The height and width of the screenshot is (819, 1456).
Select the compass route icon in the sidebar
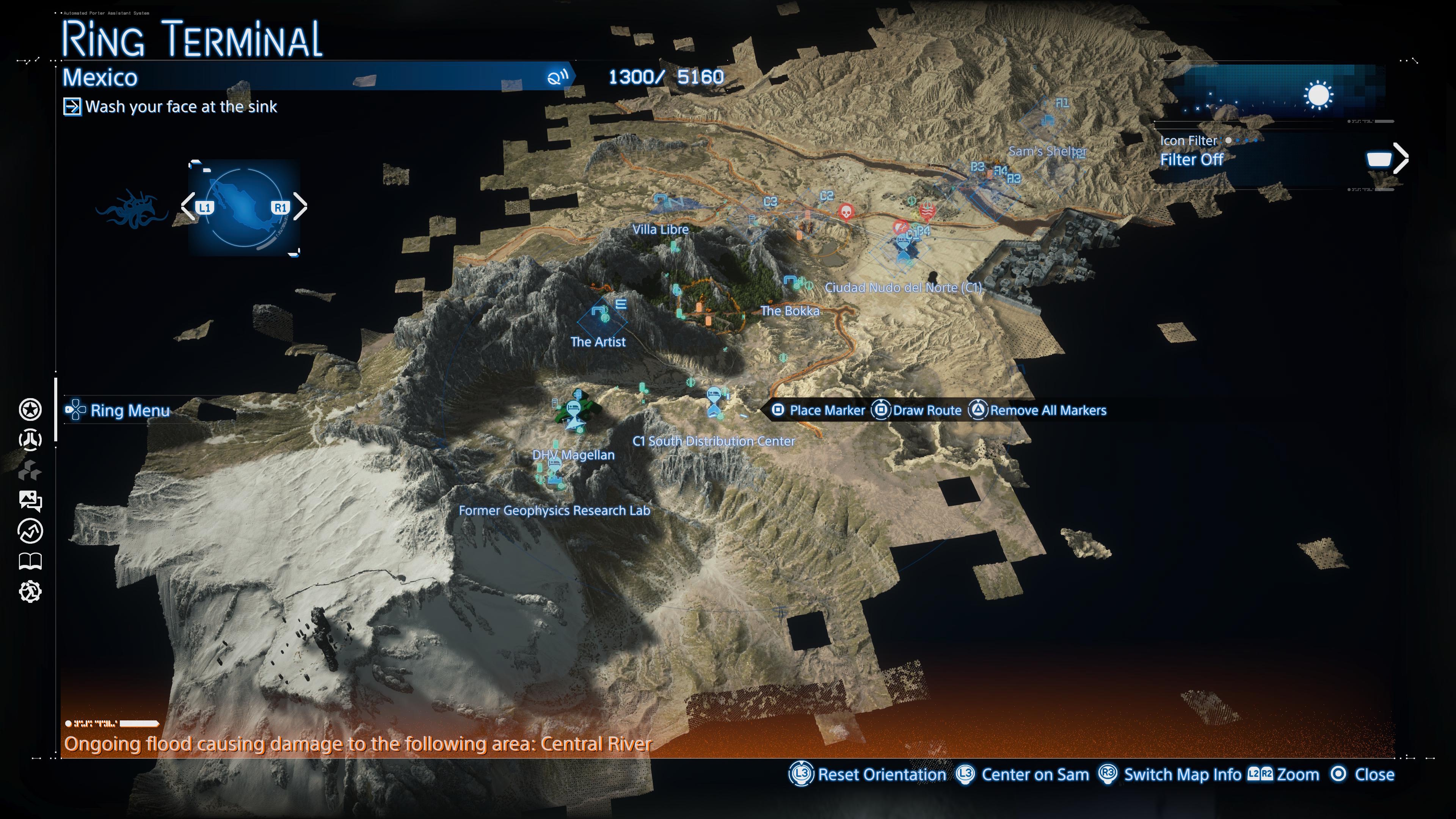point(30,530)
